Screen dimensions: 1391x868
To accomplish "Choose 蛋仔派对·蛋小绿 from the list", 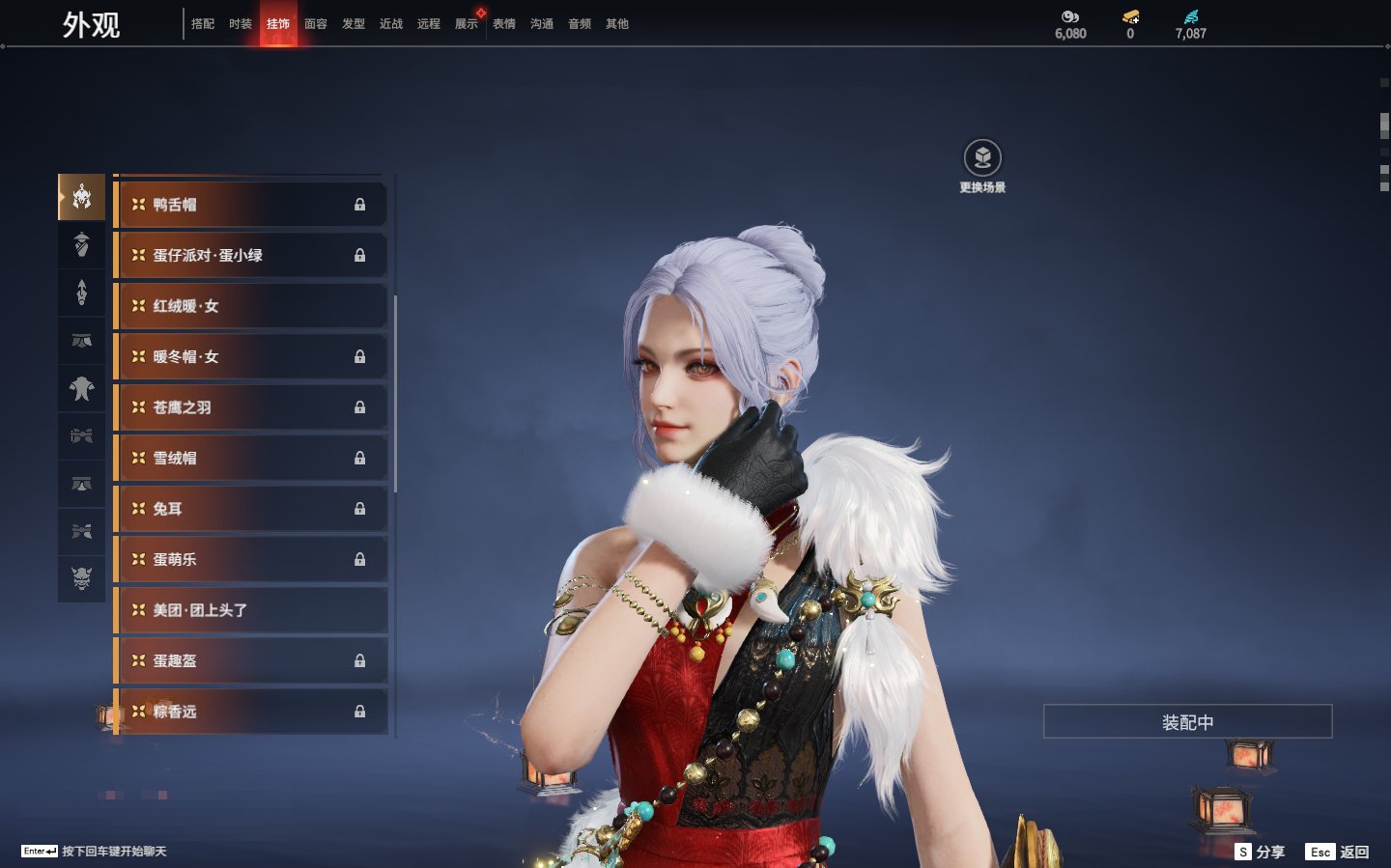I will tap(251, 256).
